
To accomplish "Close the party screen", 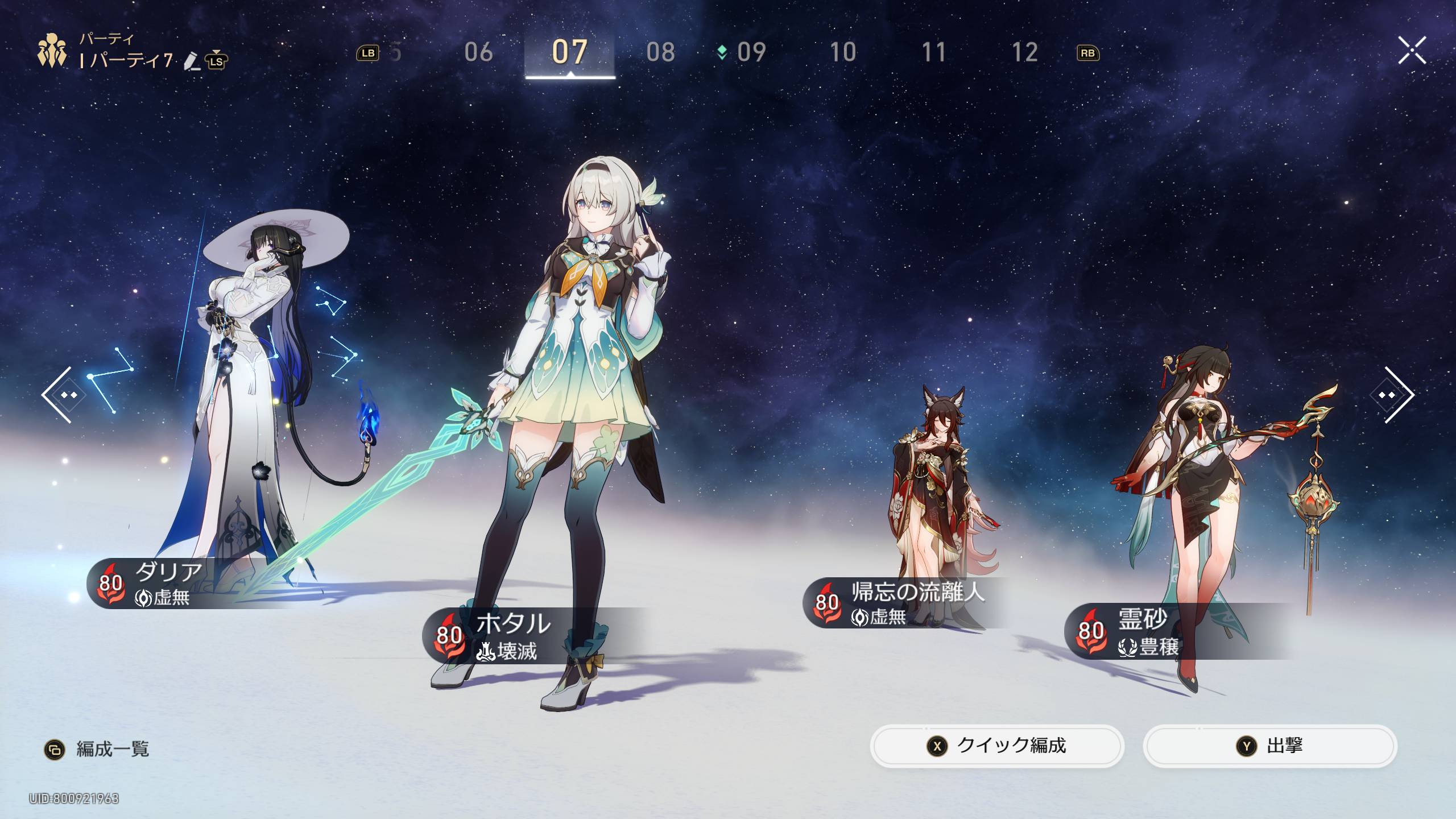I will pos(1412,51).
